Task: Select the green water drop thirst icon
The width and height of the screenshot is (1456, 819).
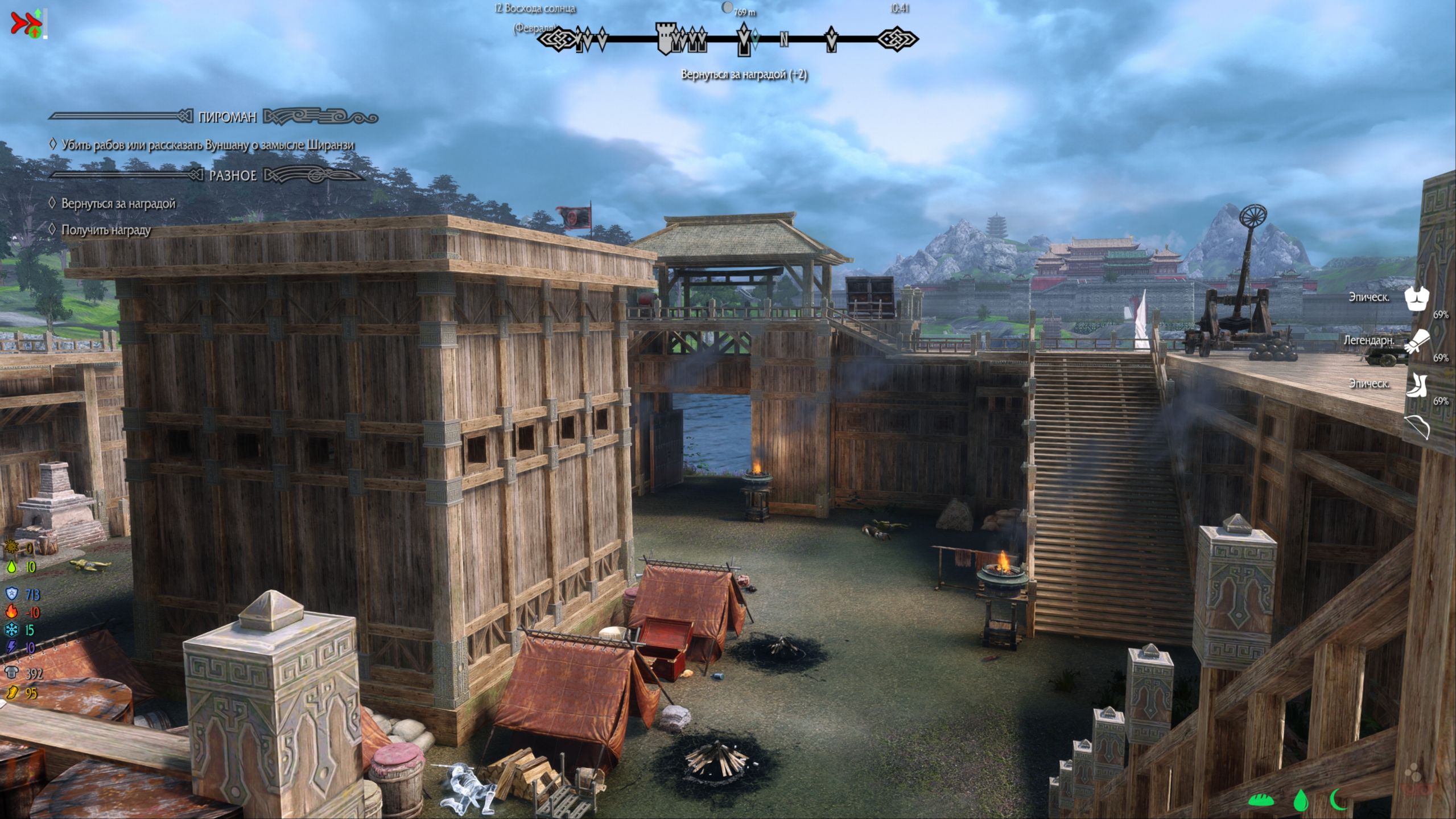Action: [x=1300, y=800]
